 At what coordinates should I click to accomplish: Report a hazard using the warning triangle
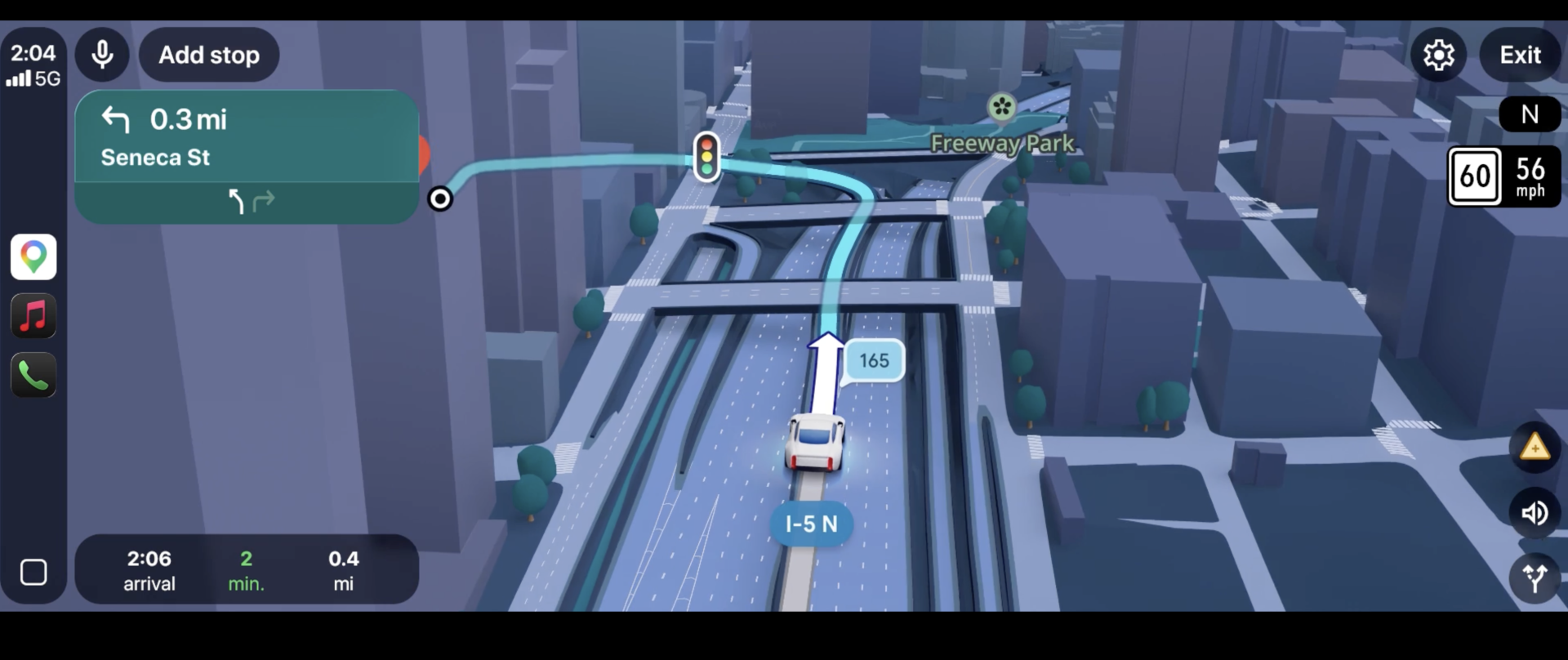(x=1535, y=447)
